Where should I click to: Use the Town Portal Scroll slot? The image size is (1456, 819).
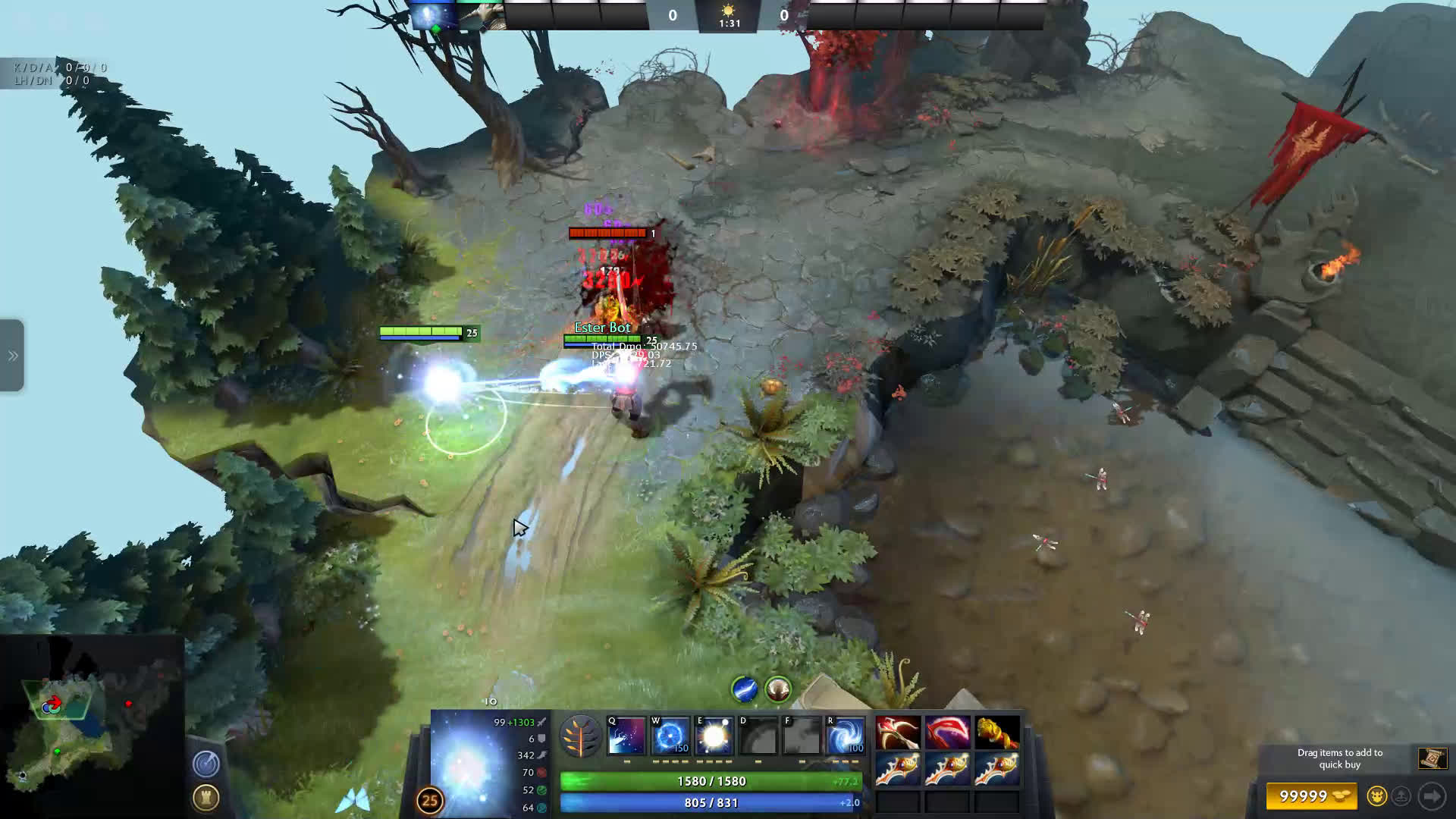pos(1432,758)
